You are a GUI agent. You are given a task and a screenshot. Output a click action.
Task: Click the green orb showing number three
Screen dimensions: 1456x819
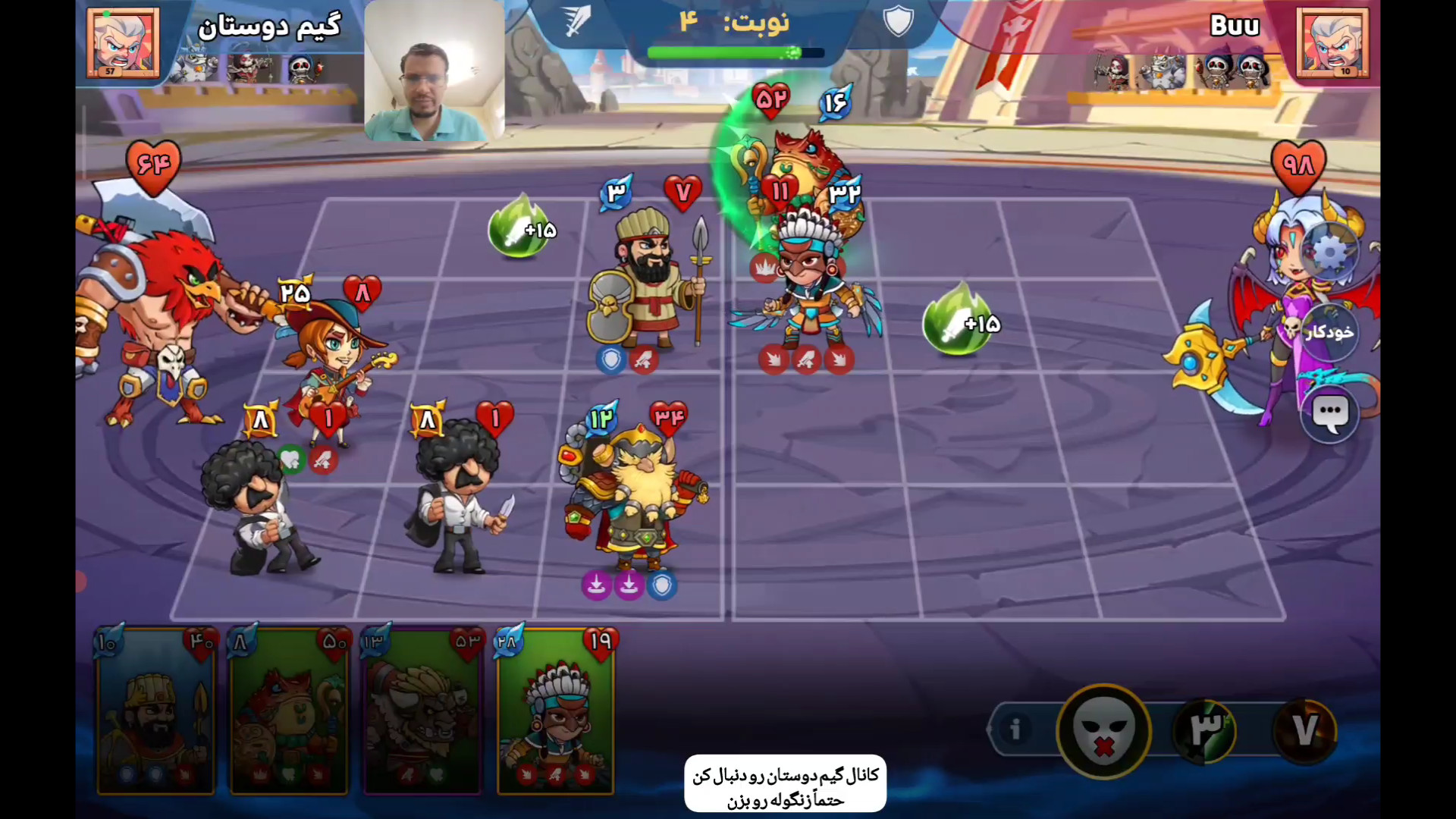pyautogui.click(x=1205, y=731)
